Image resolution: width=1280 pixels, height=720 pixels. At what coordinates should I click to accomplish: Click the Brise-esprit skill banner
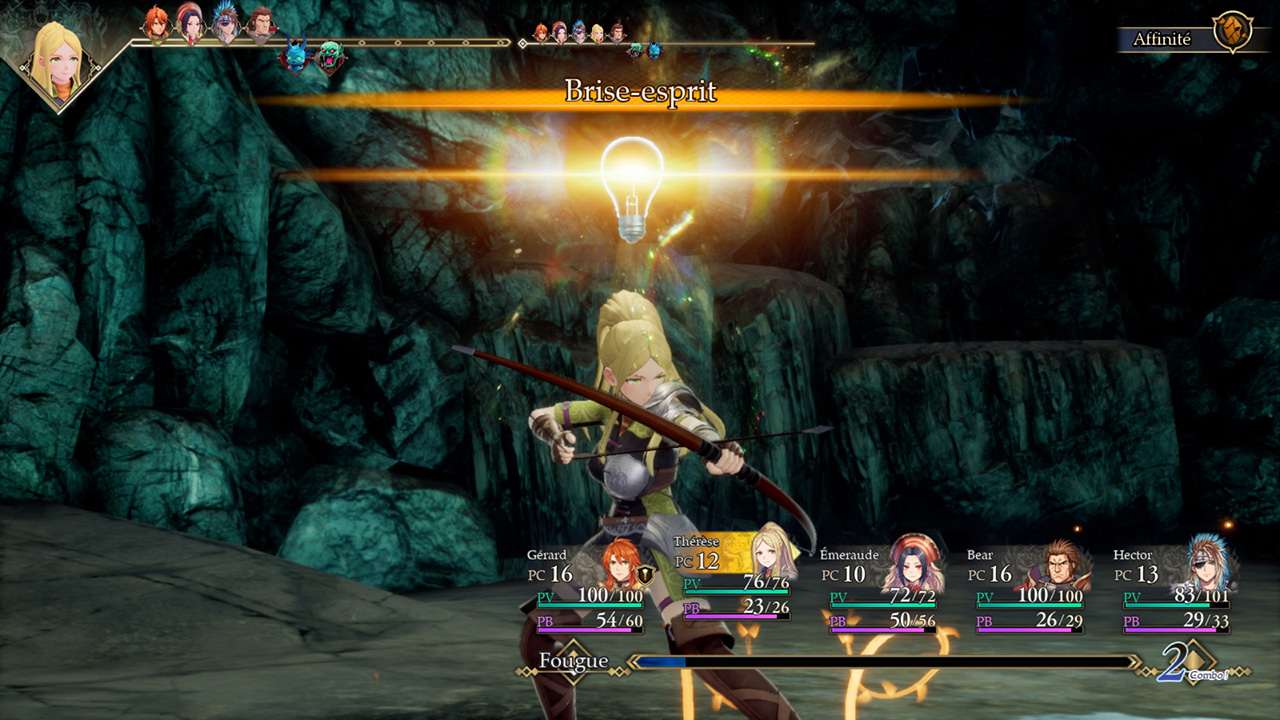(640, 91)
